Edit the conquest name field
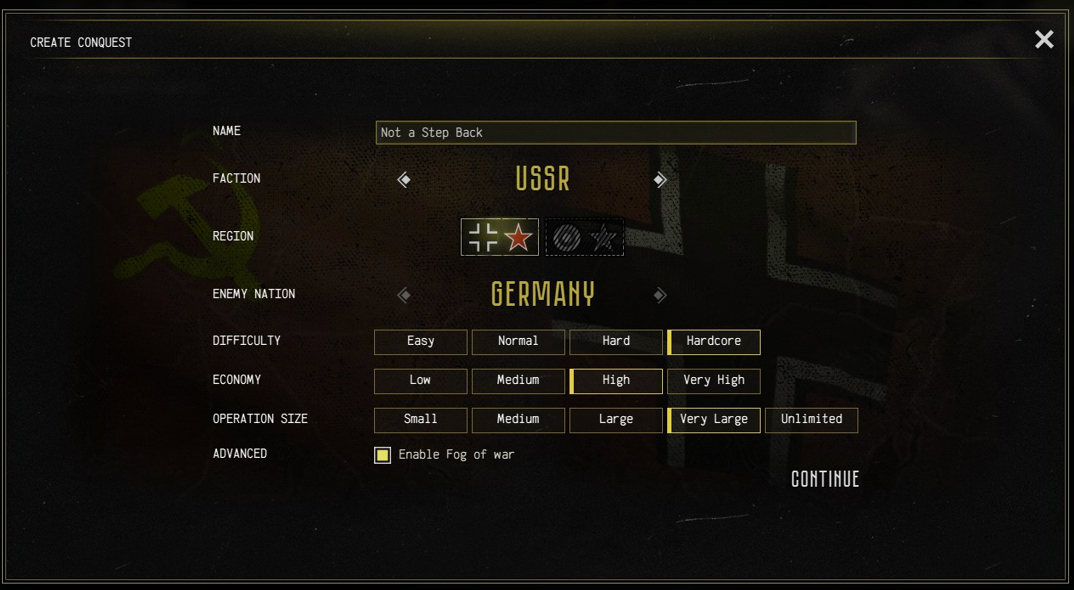1074x590 pixels. [x=615, y=133]
